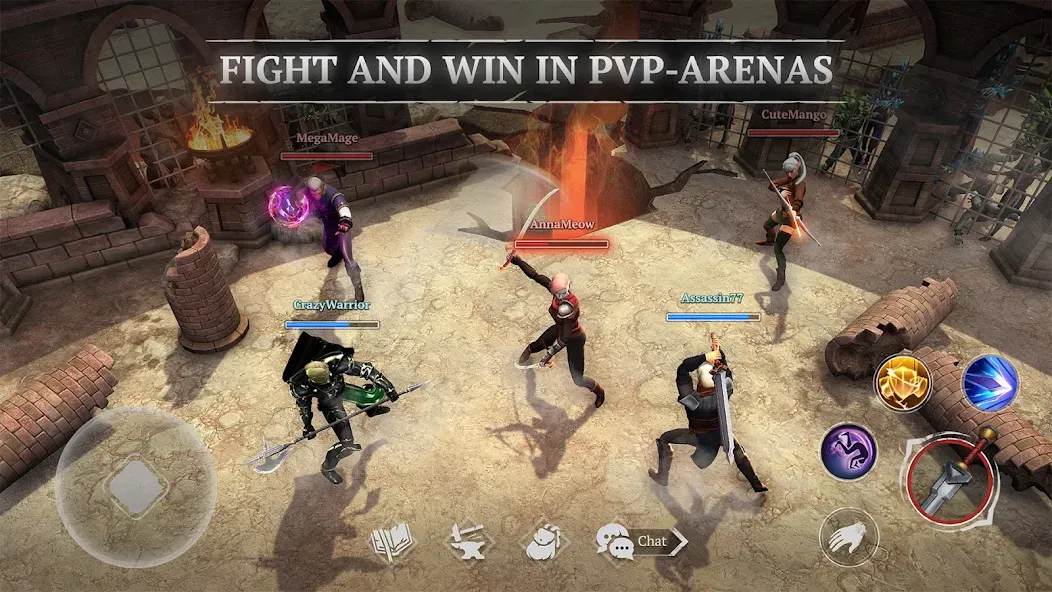Tap the virtual movement joystick
This screenshot has height=592, width=1052.
coord(136,487)
